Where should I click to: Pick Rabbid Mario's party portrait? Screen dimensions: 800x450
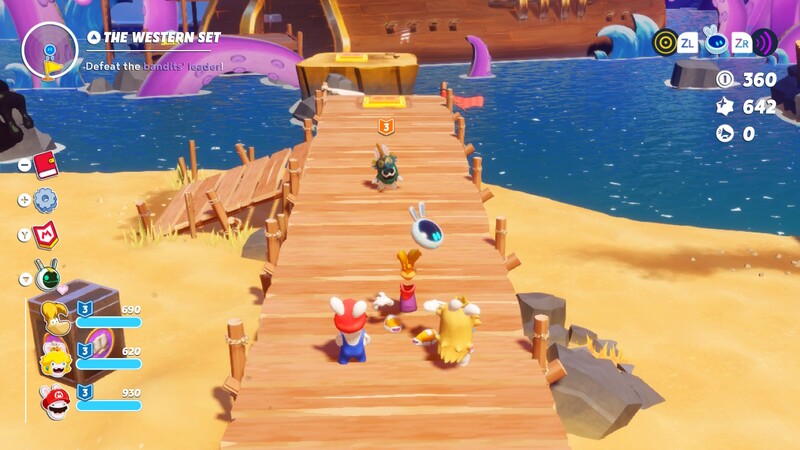(55, 400)
